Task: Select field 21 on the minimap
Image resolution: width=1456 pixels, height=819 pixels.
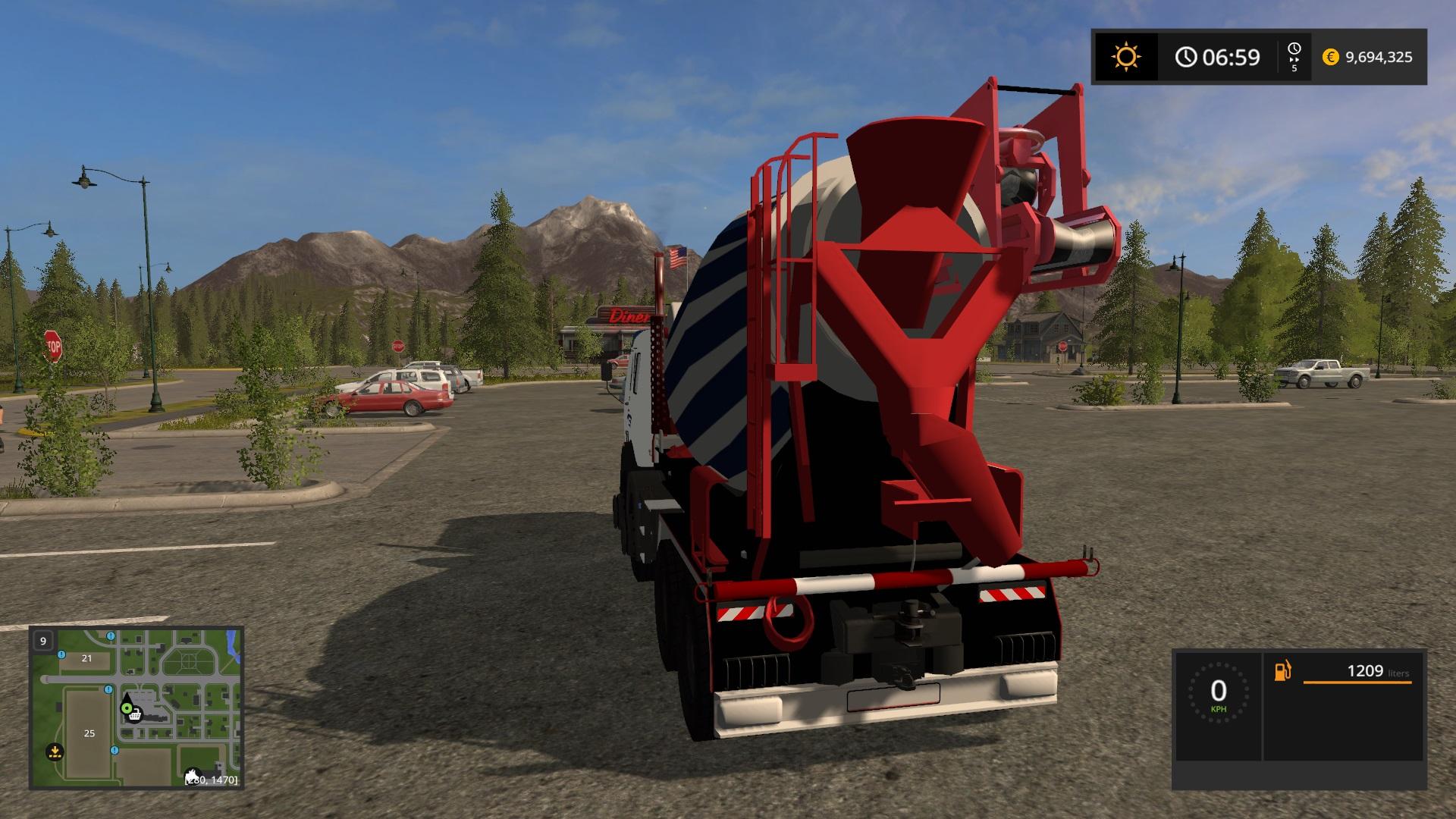Action: click(86, 658)
